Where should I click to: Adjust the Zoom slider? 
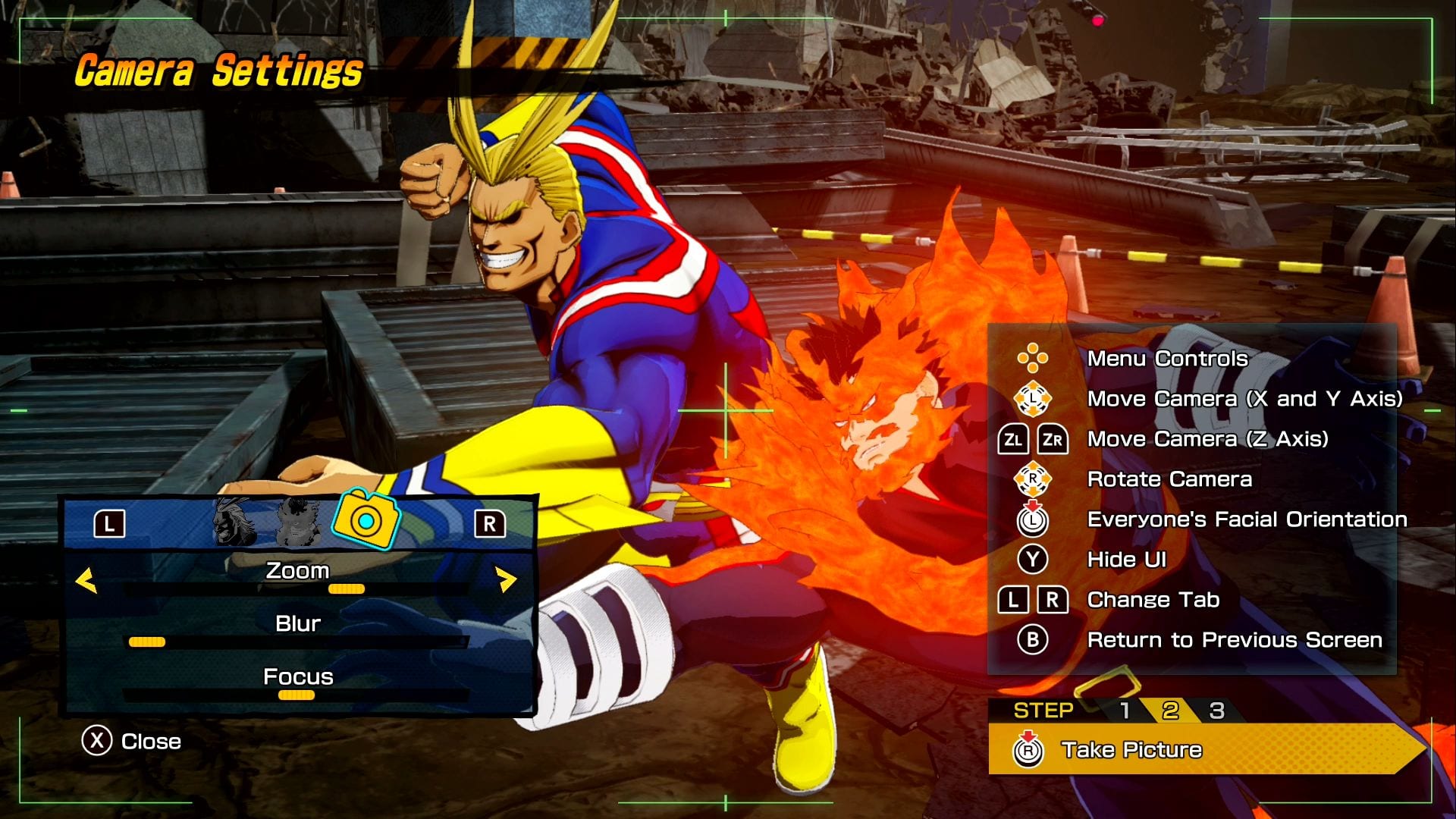[x=347, y=589]
